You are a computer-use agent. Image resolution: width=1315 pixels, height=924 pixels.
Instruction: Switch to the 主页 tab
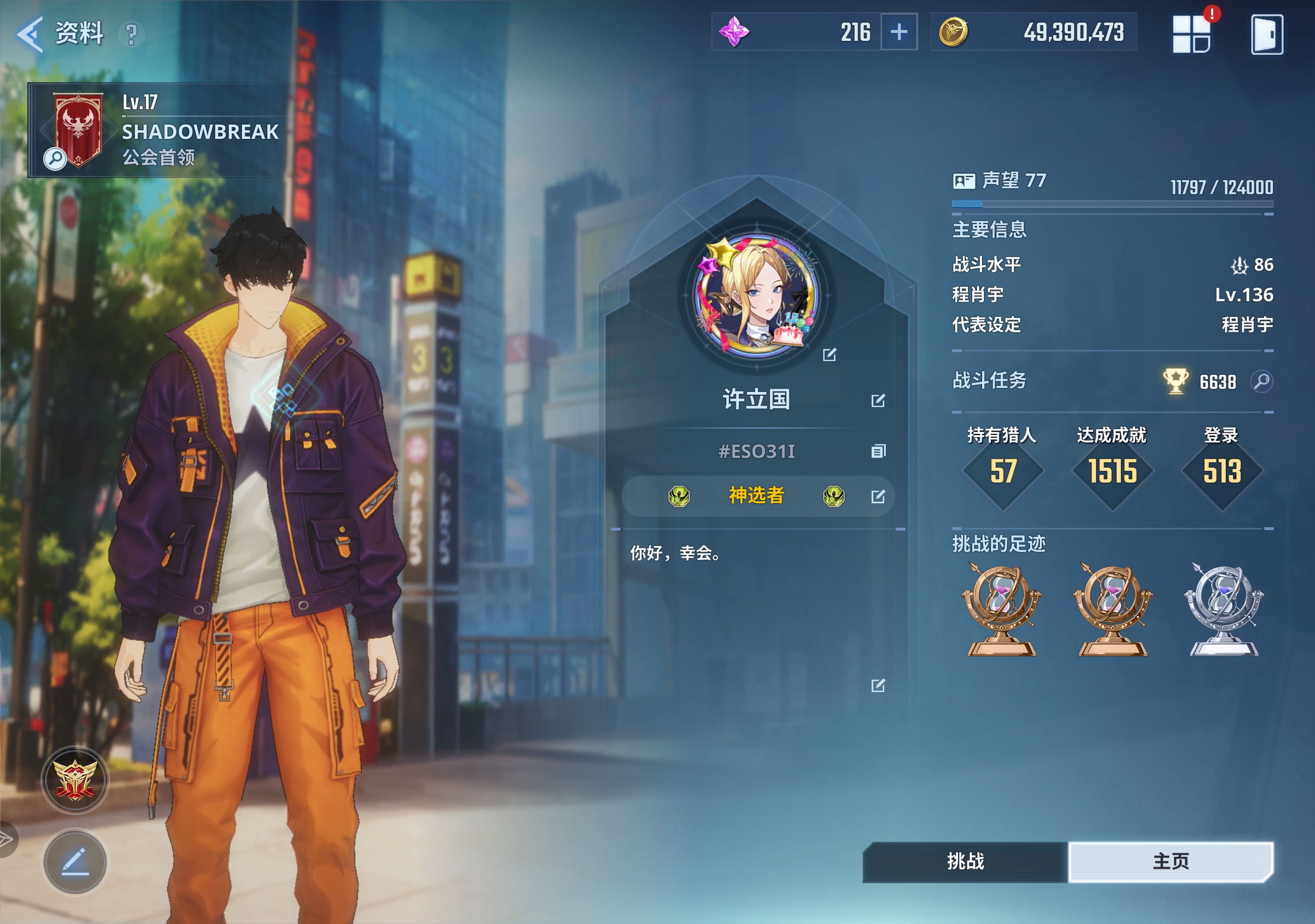tap(1170, 861)
